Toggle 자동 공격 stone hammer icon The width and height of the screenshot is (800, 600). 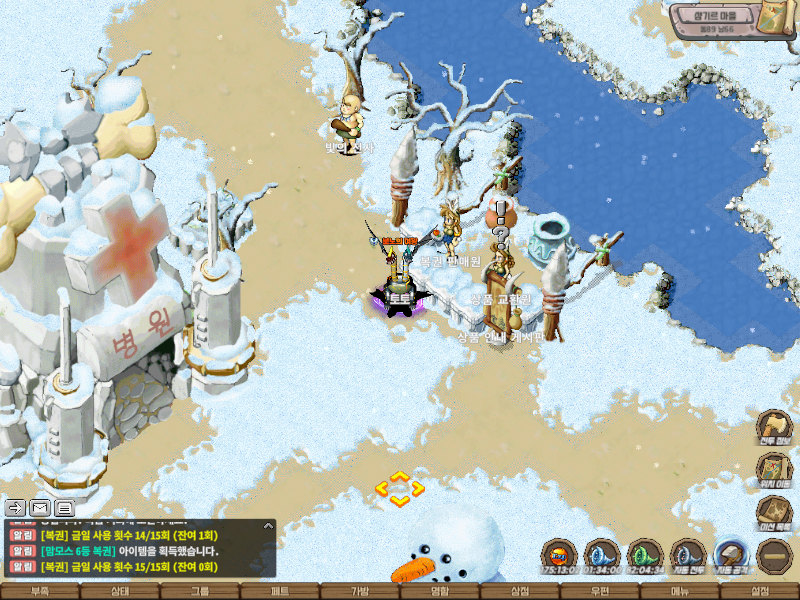[x=732, y=555]
